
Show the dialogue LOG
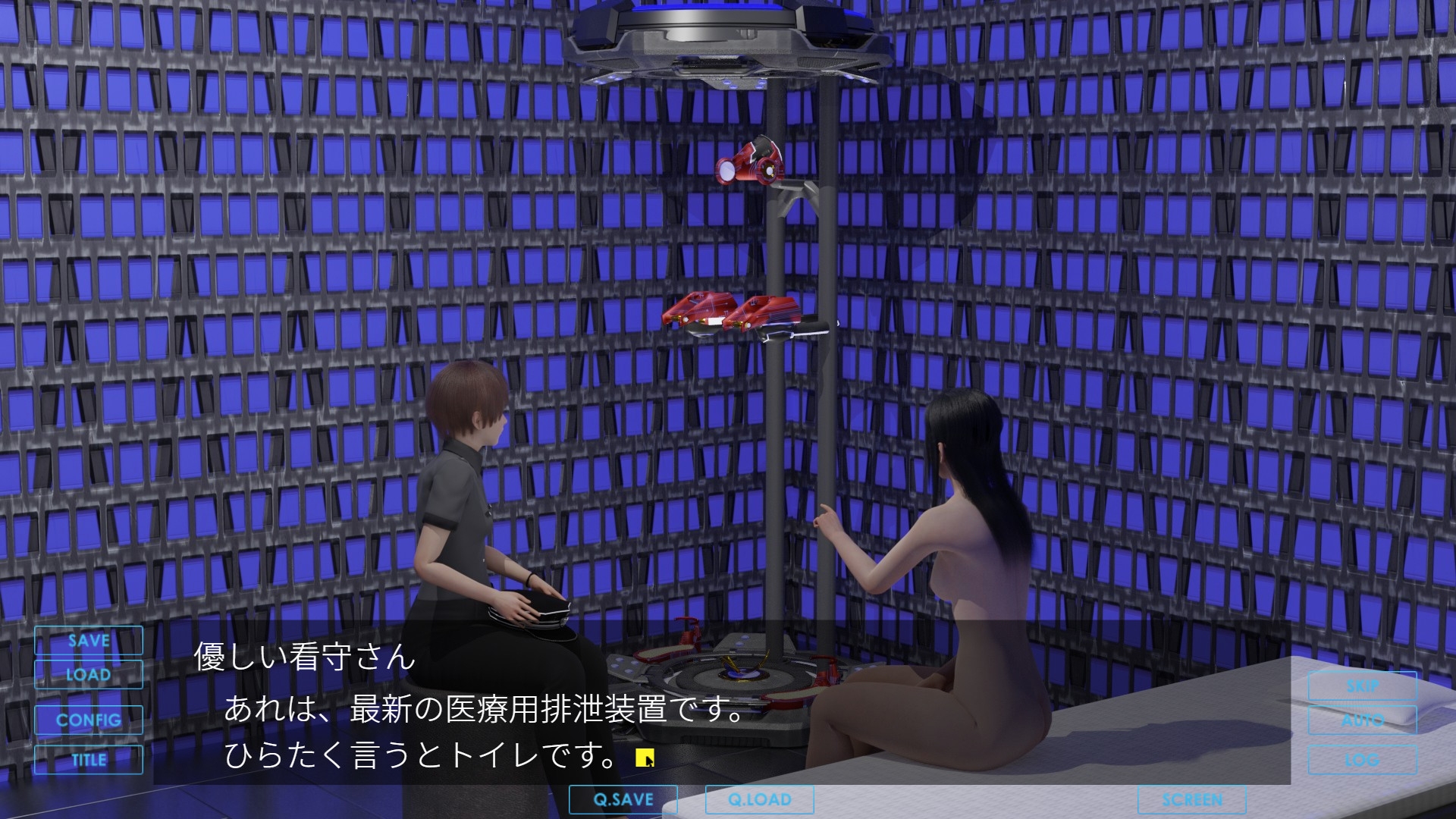coord(1362,759)
